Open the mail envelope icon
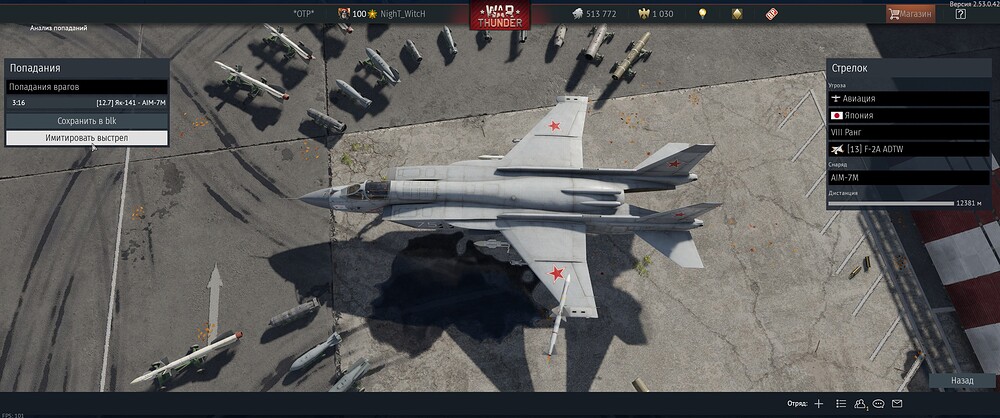Screen dimensions: 1000x418 pos(897,404)
